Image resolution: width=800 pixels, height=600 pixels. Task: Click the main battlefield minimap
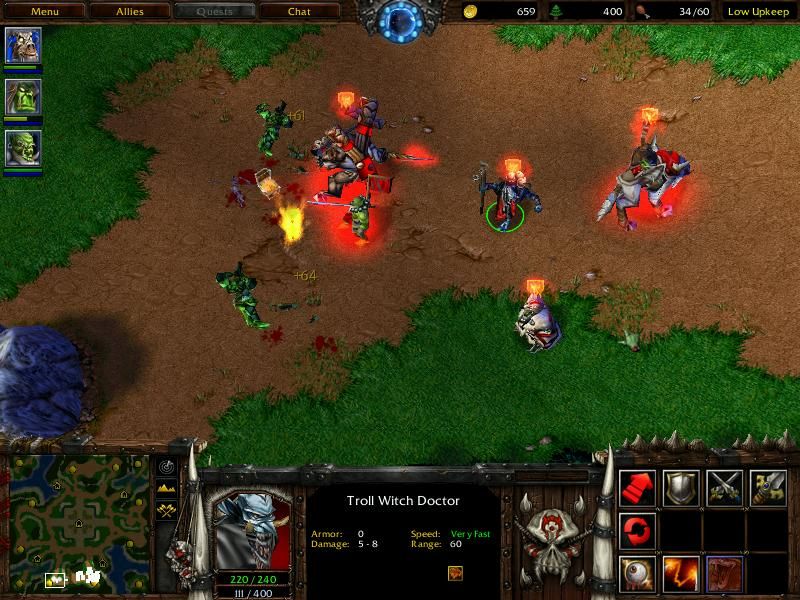pyautogui.click(x=77, y=521)
